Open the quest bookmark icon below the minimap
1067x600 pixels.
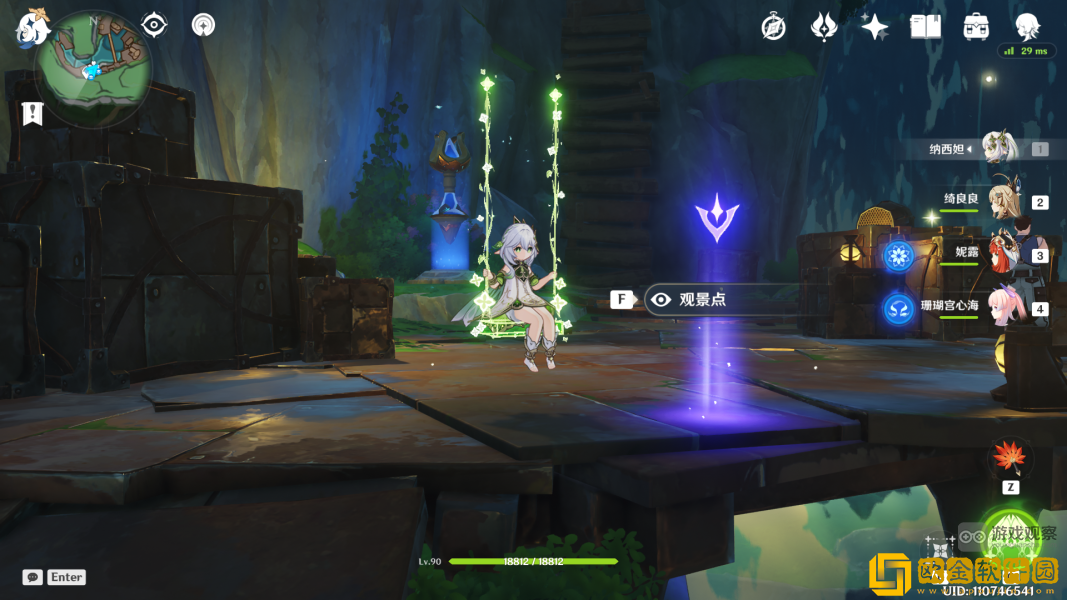point(32,113)
